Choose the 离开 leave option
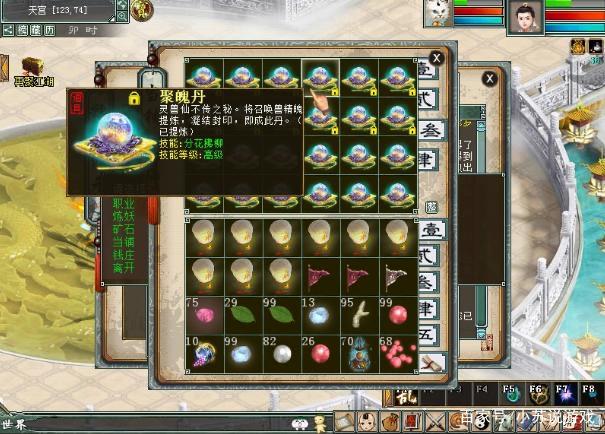 click(123, 268)
